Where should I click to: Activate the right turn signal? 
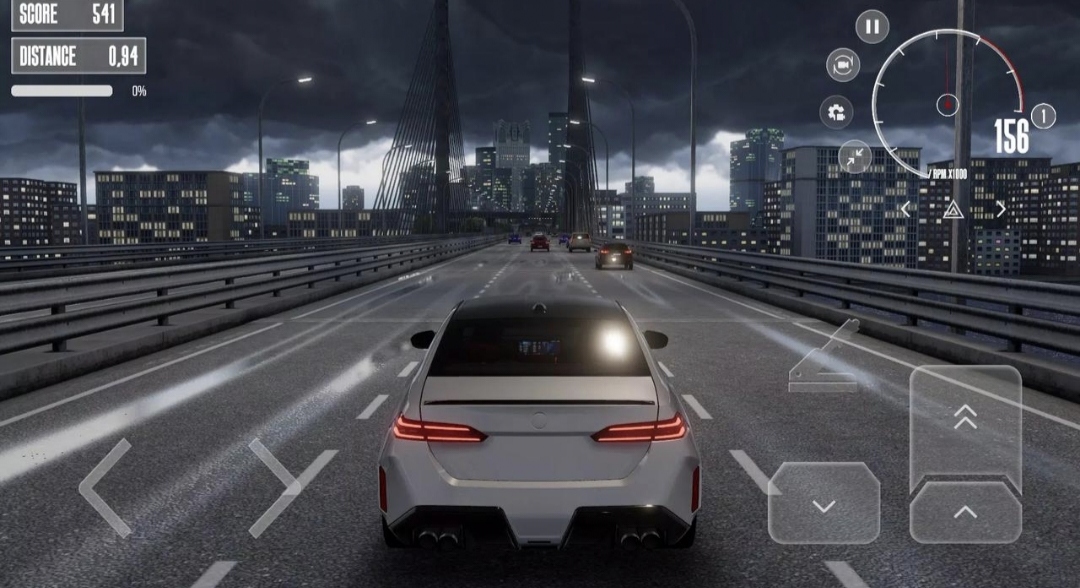[1001, 209]
